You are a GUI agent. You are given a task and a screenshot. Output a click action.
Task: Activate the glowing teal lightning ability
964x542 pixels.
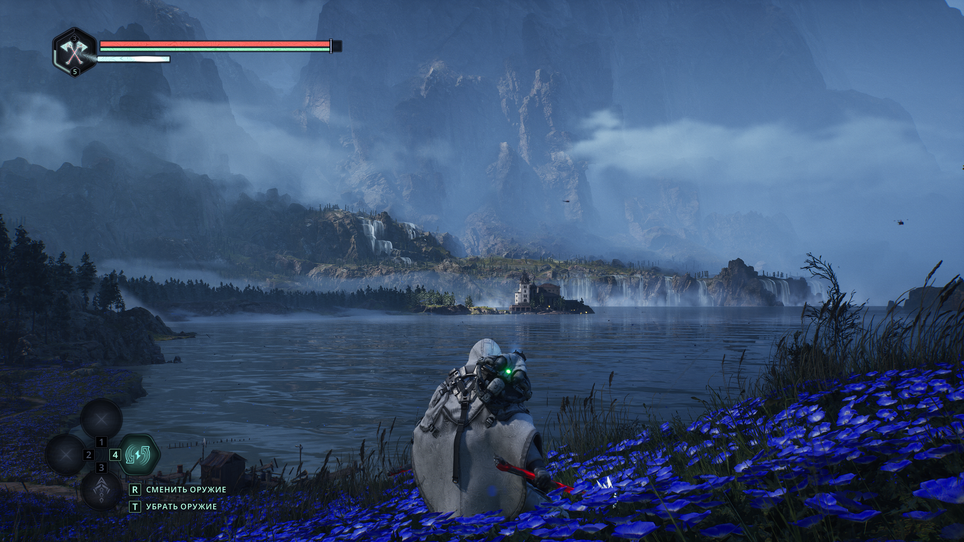[x=139, y=454]
